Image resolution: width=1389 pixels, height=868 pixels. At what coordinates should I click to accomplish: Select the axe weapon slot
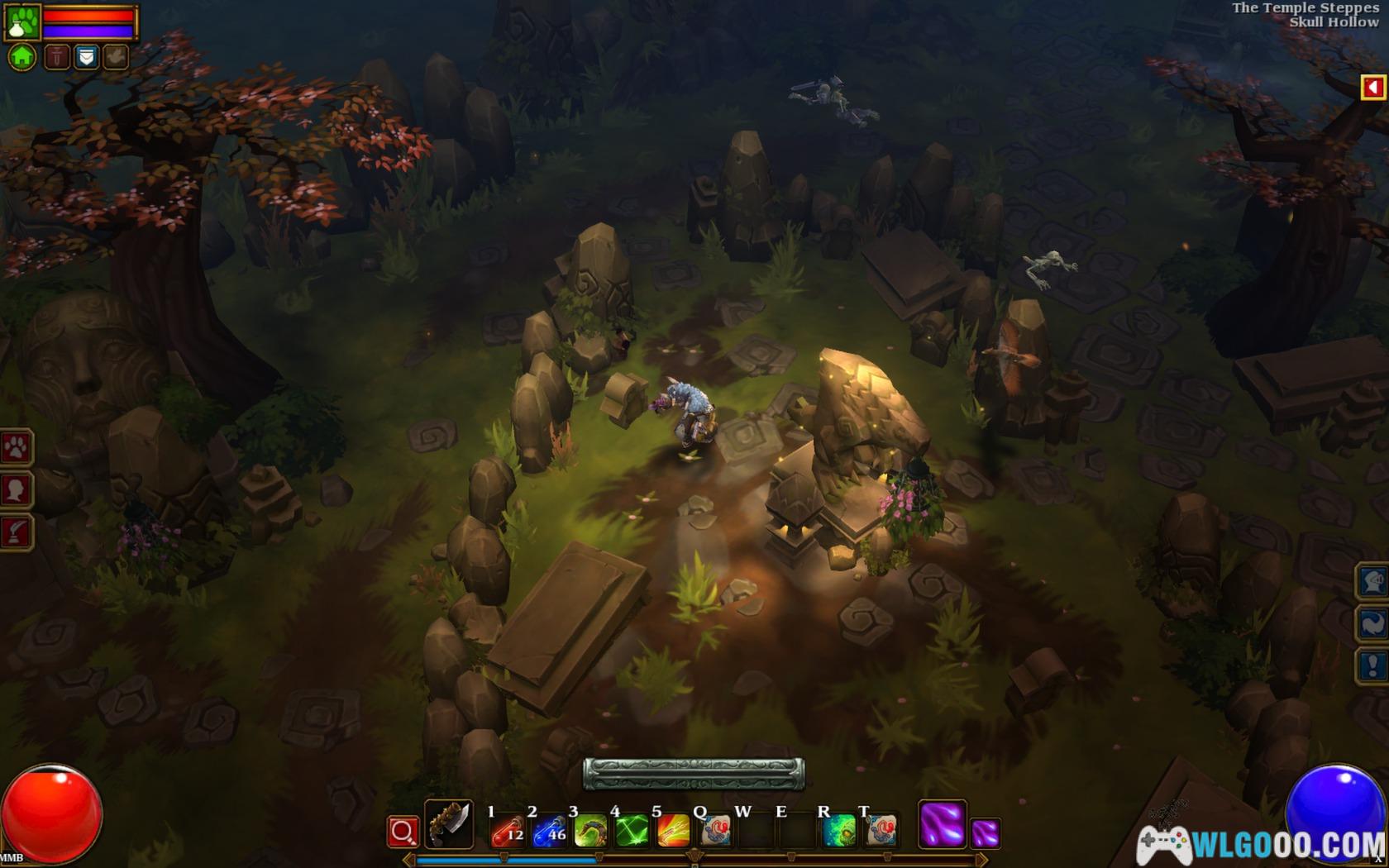449,824
